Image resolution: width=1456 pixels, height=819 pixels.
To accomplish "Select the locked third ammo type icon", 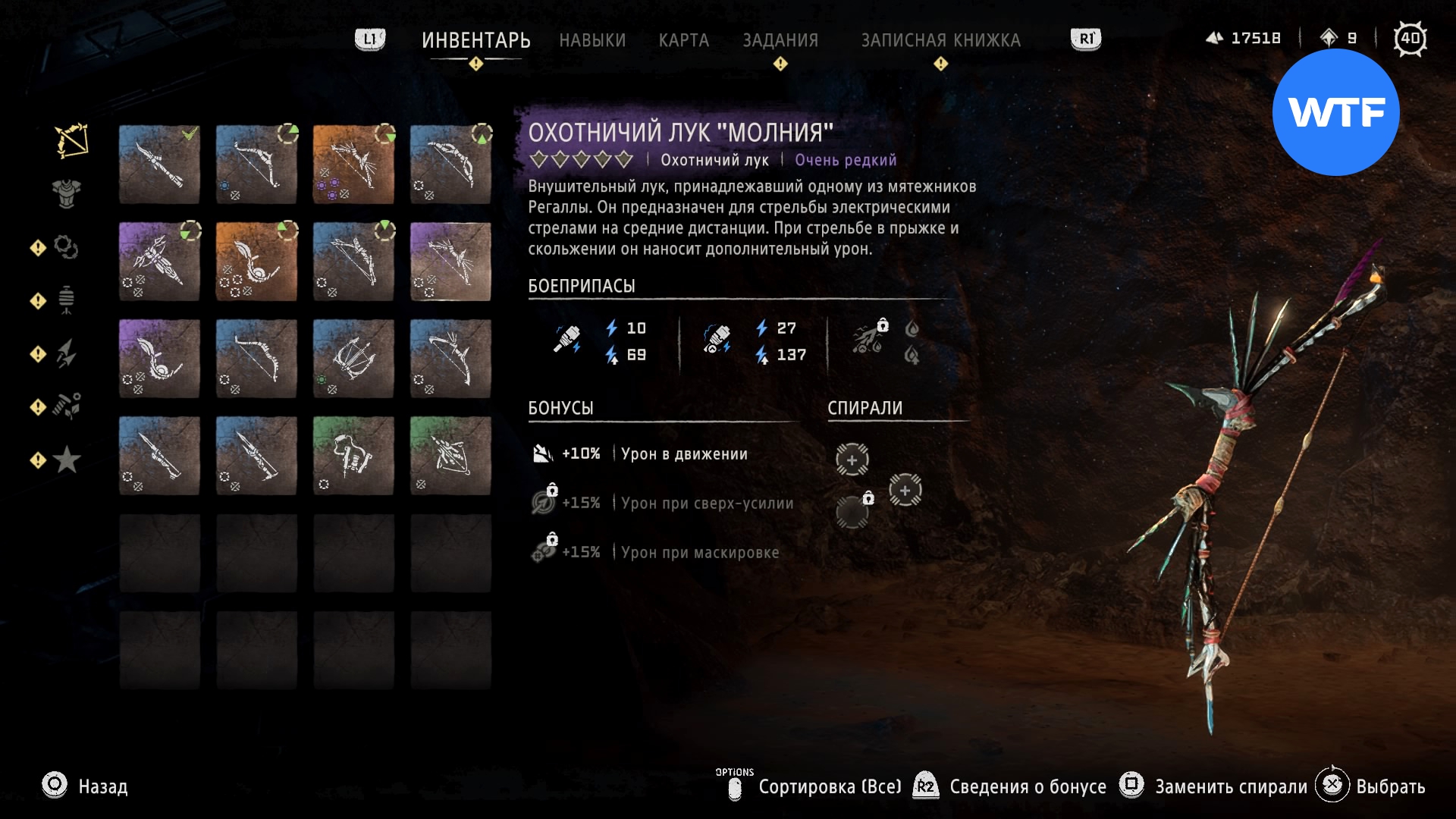I will tap(871, 339).
